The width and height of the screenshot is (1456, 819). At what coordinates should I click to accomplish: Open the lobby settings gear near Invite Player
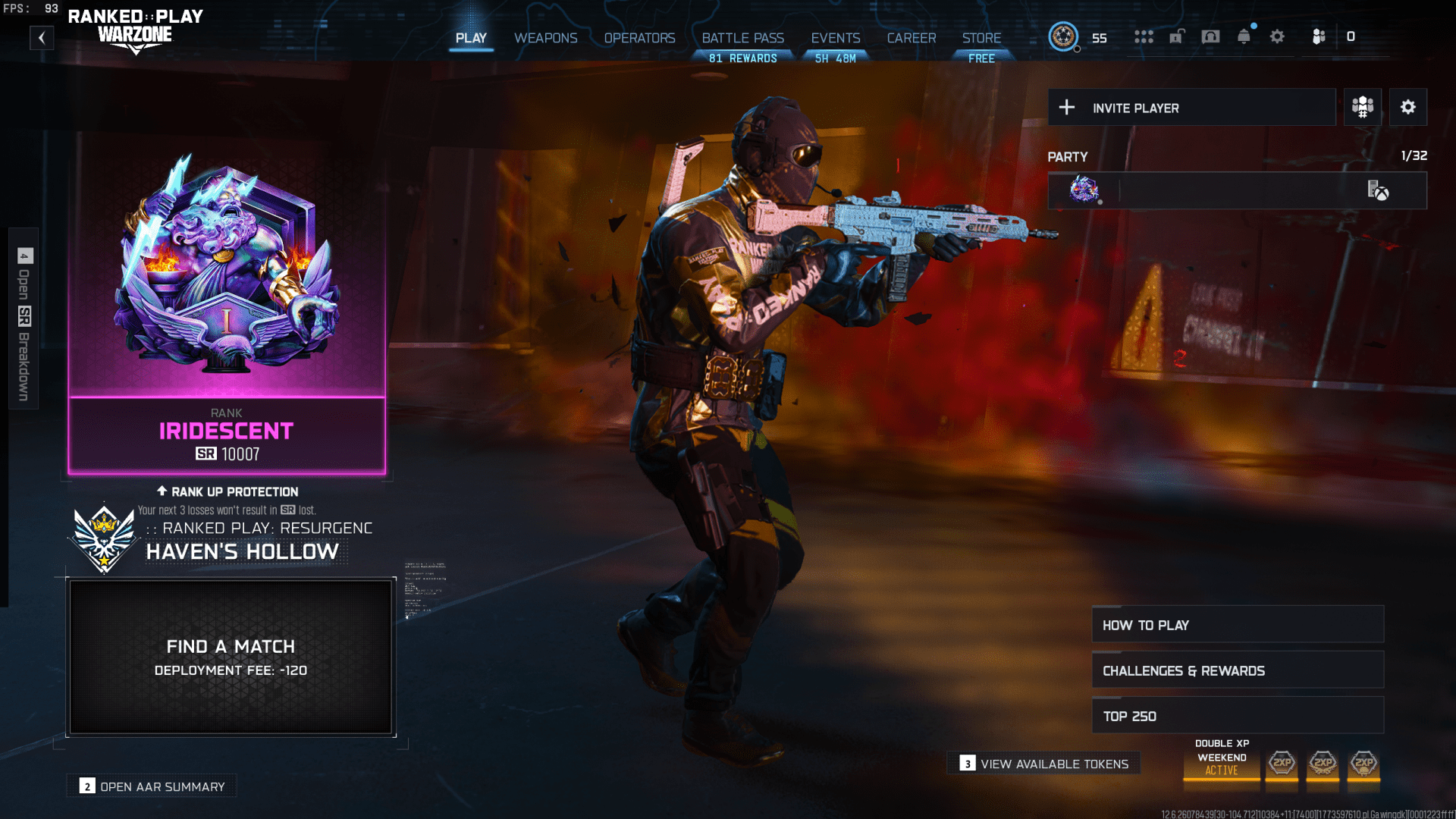tap(1408, 106)
